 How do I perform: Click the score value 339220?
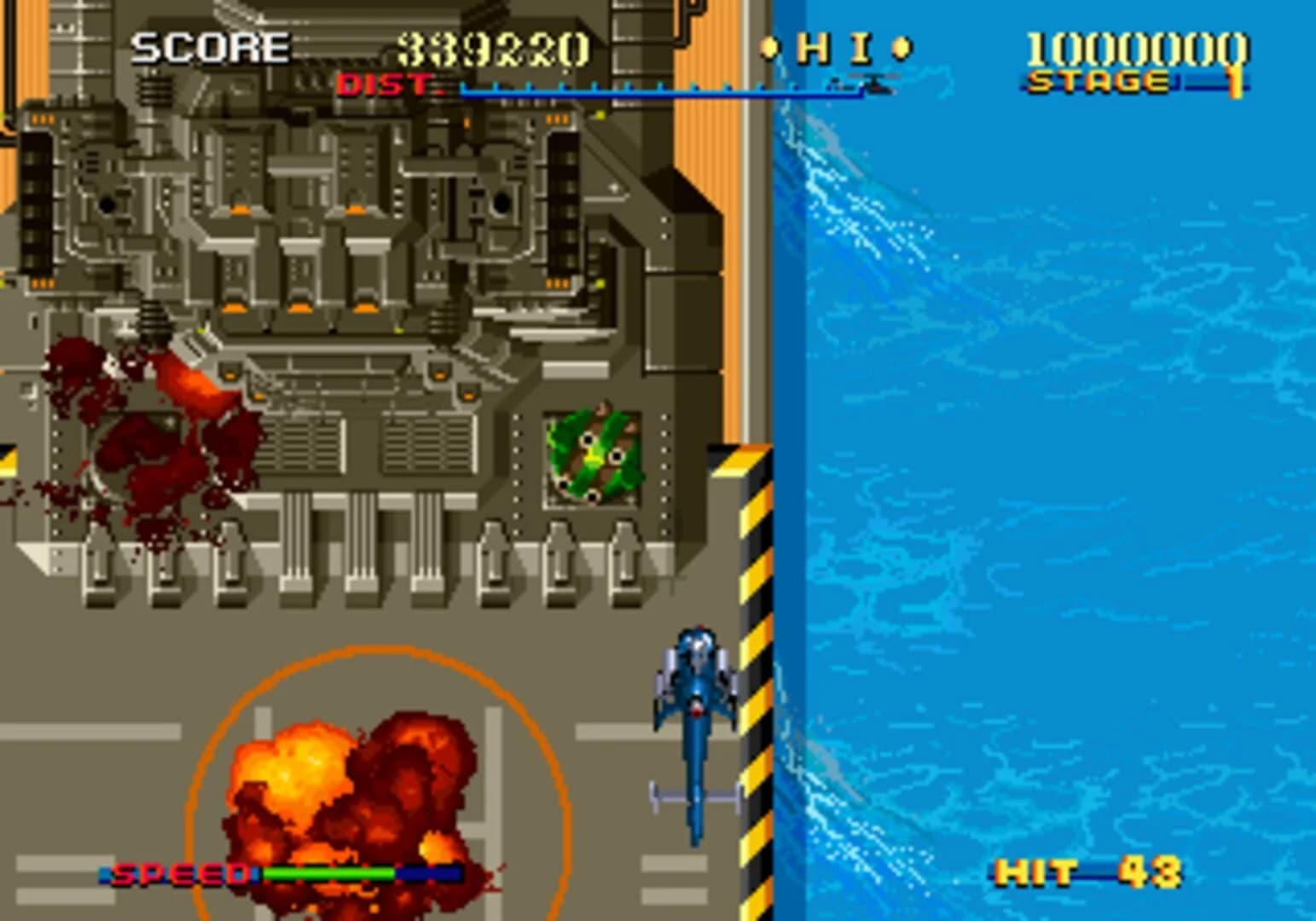[493, 47]
